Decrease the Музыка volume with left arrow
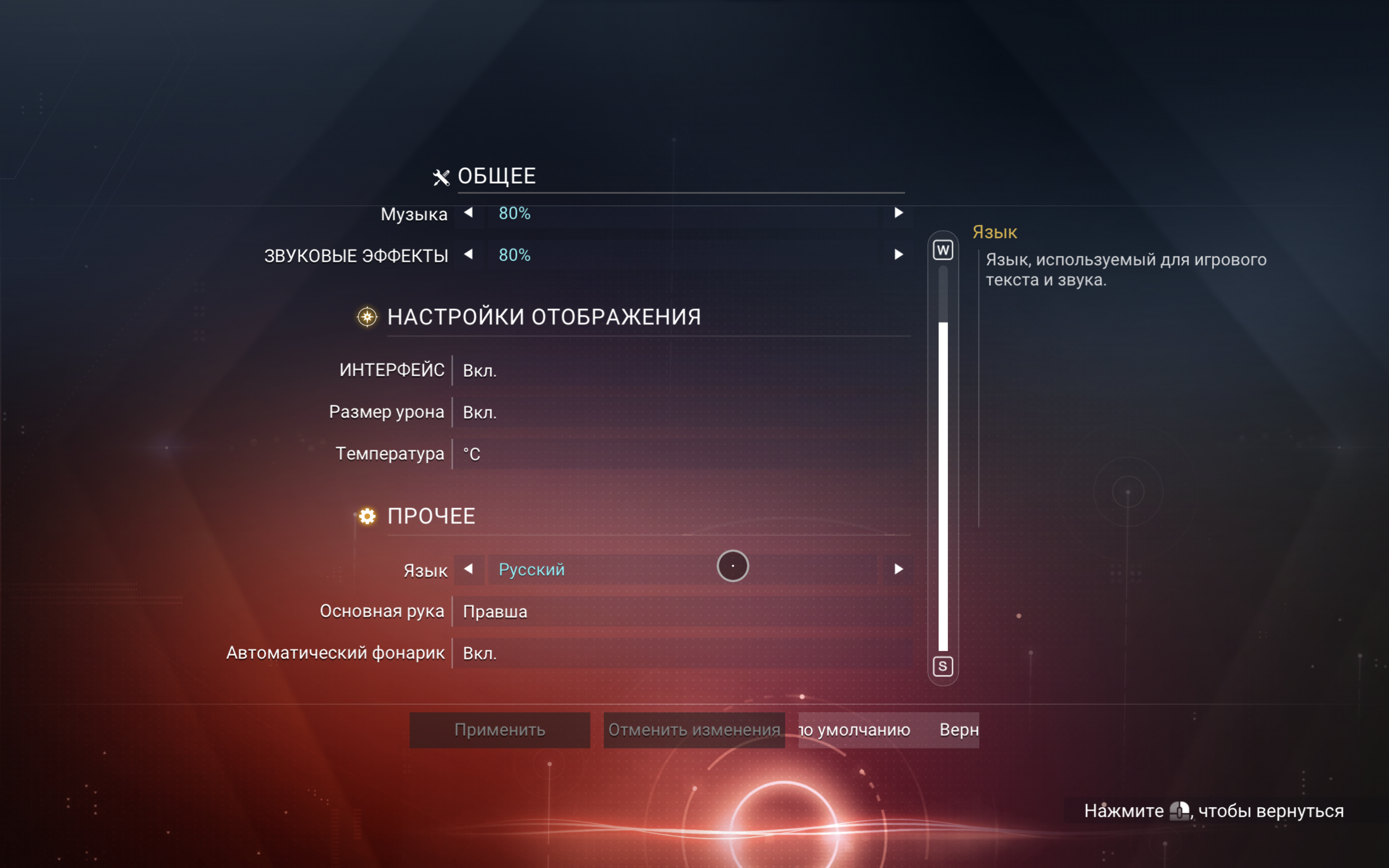Viewport: 1389px width, 868px height. point(468,213)
